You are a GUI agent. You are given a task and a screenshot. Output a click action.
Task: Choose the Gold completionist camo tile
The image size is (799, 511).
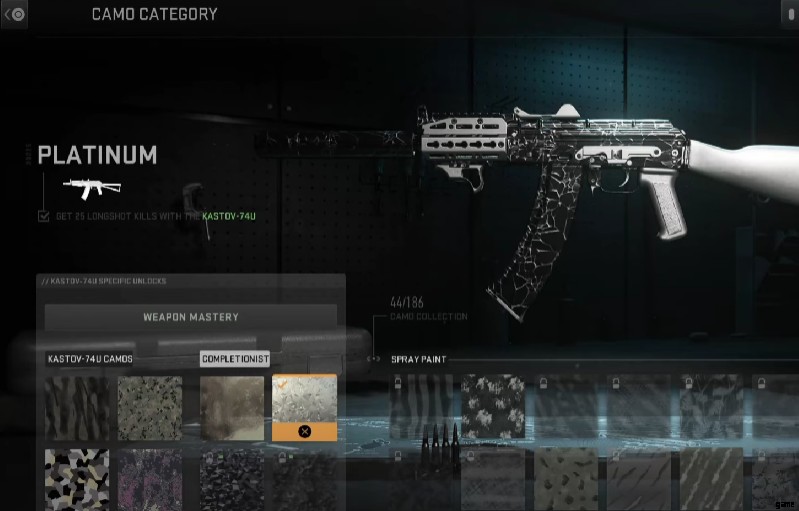pos(232,408)
